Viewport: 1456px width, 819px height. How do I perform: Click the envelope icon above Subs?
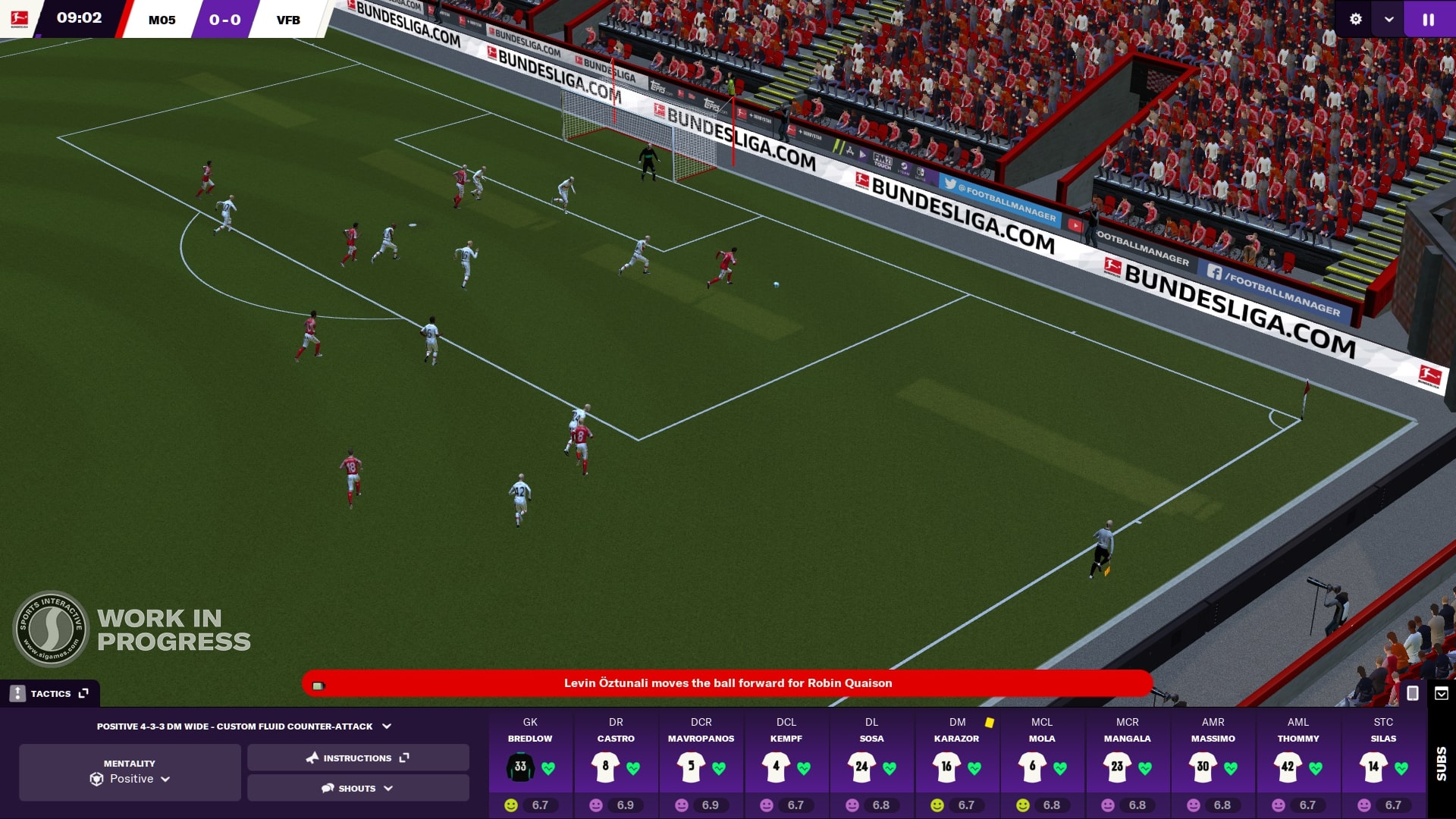coord(1442,693)
